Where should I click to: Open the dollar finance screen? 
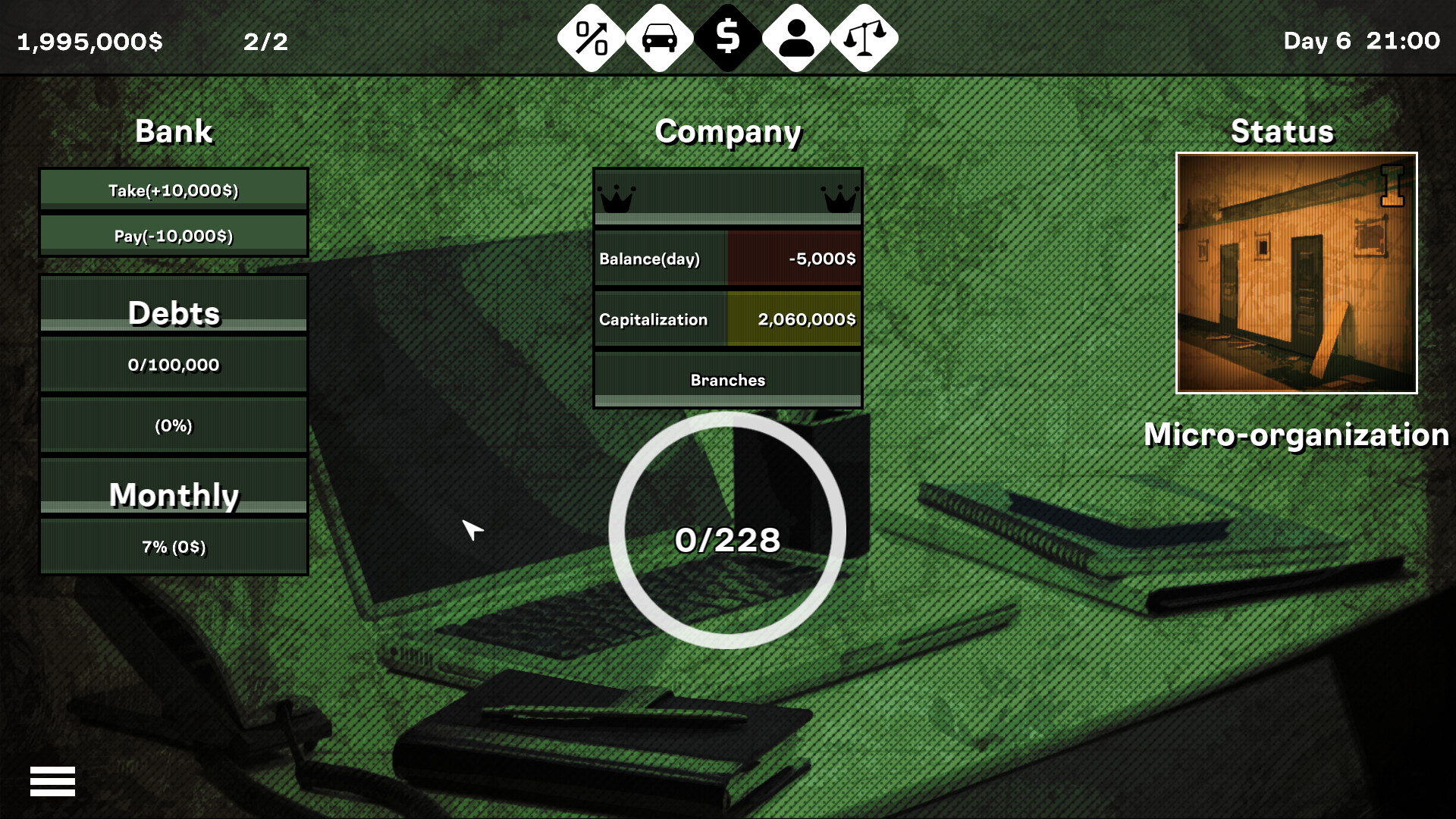coord(727,36)
